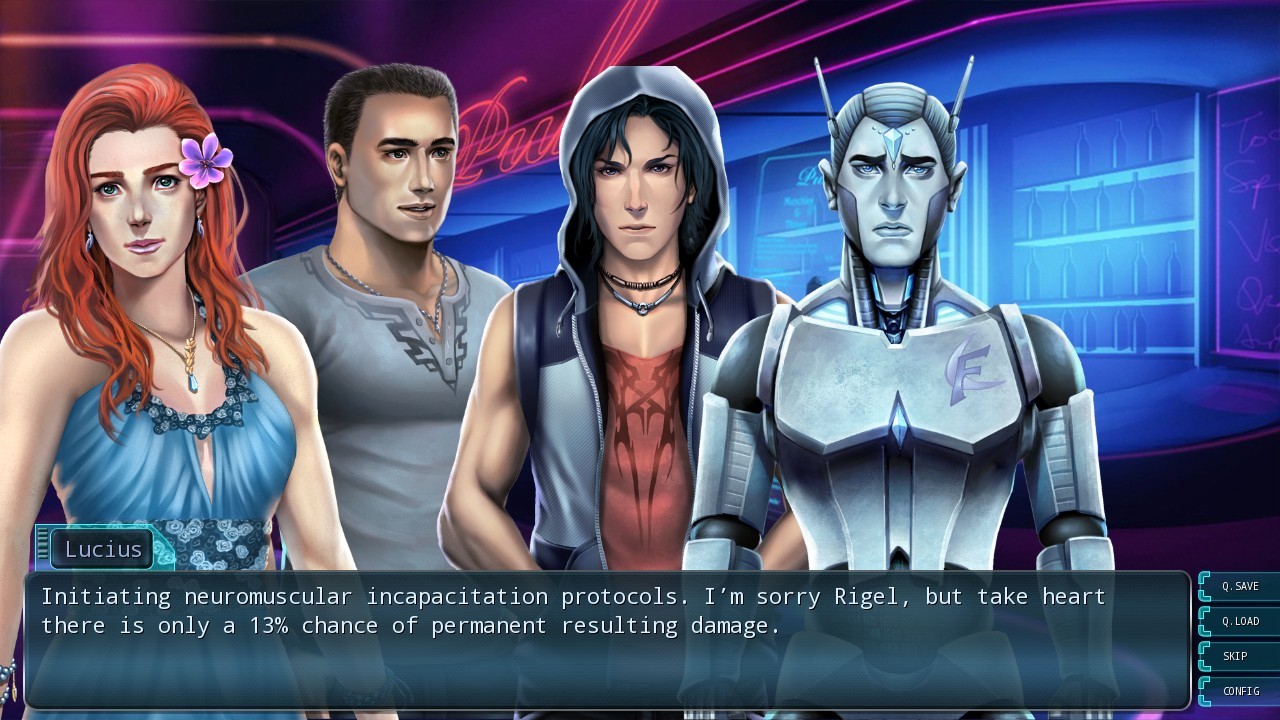
Task: Open the CONFIG menu
Action: pyautogui.click(x=1239, y=691)
